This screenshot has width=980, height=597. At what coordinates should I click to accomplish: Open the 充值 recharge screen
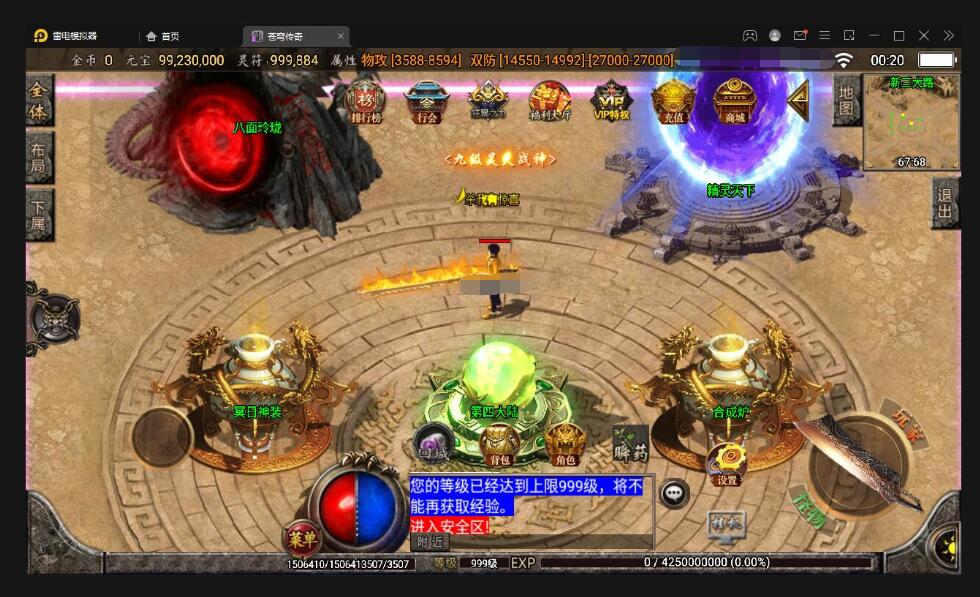pyautogui.click(x=672, y=101)
